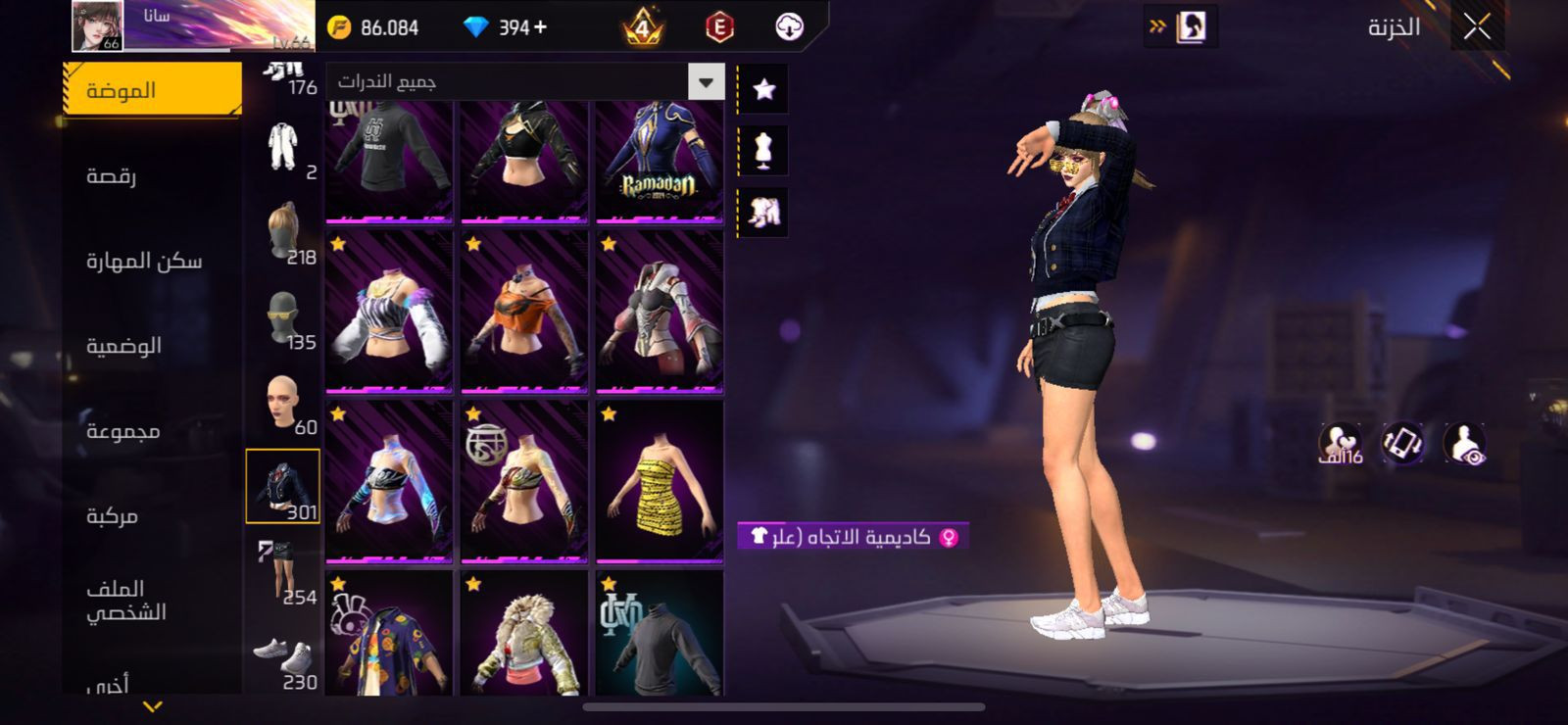The height and width of the screenshot is (725, 1568).
Task: Open the مركبة vehicle tab
Action: click(112, 515)
